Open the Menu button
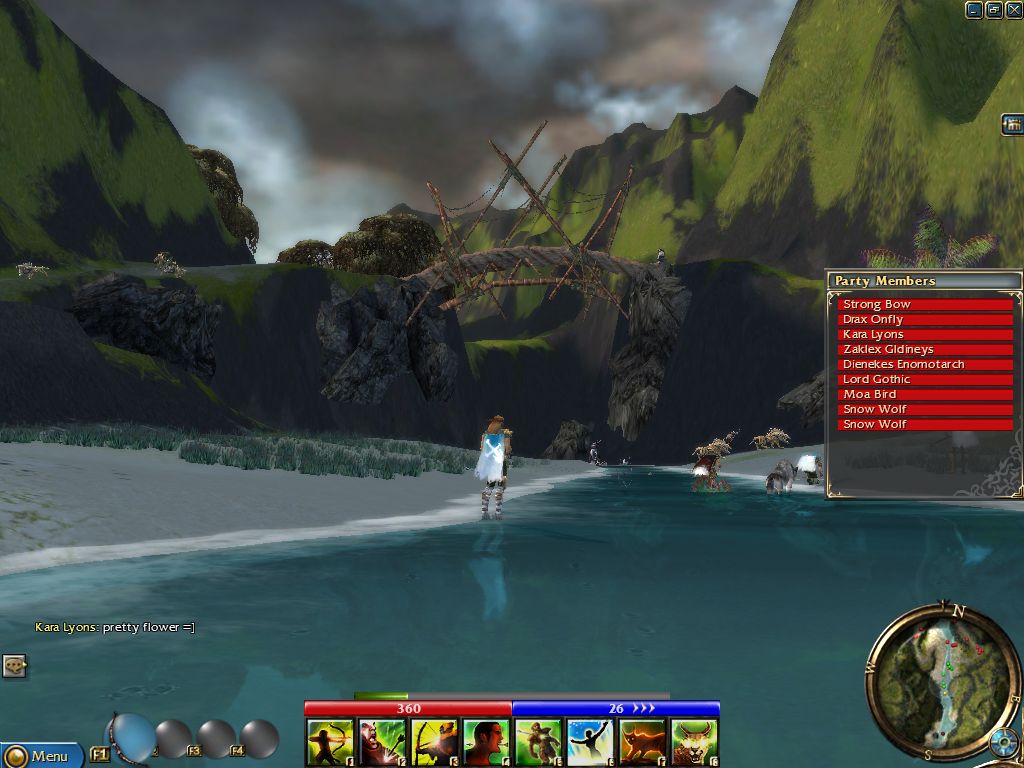The height and width of the screenshot is (768, 1024). 40,755
